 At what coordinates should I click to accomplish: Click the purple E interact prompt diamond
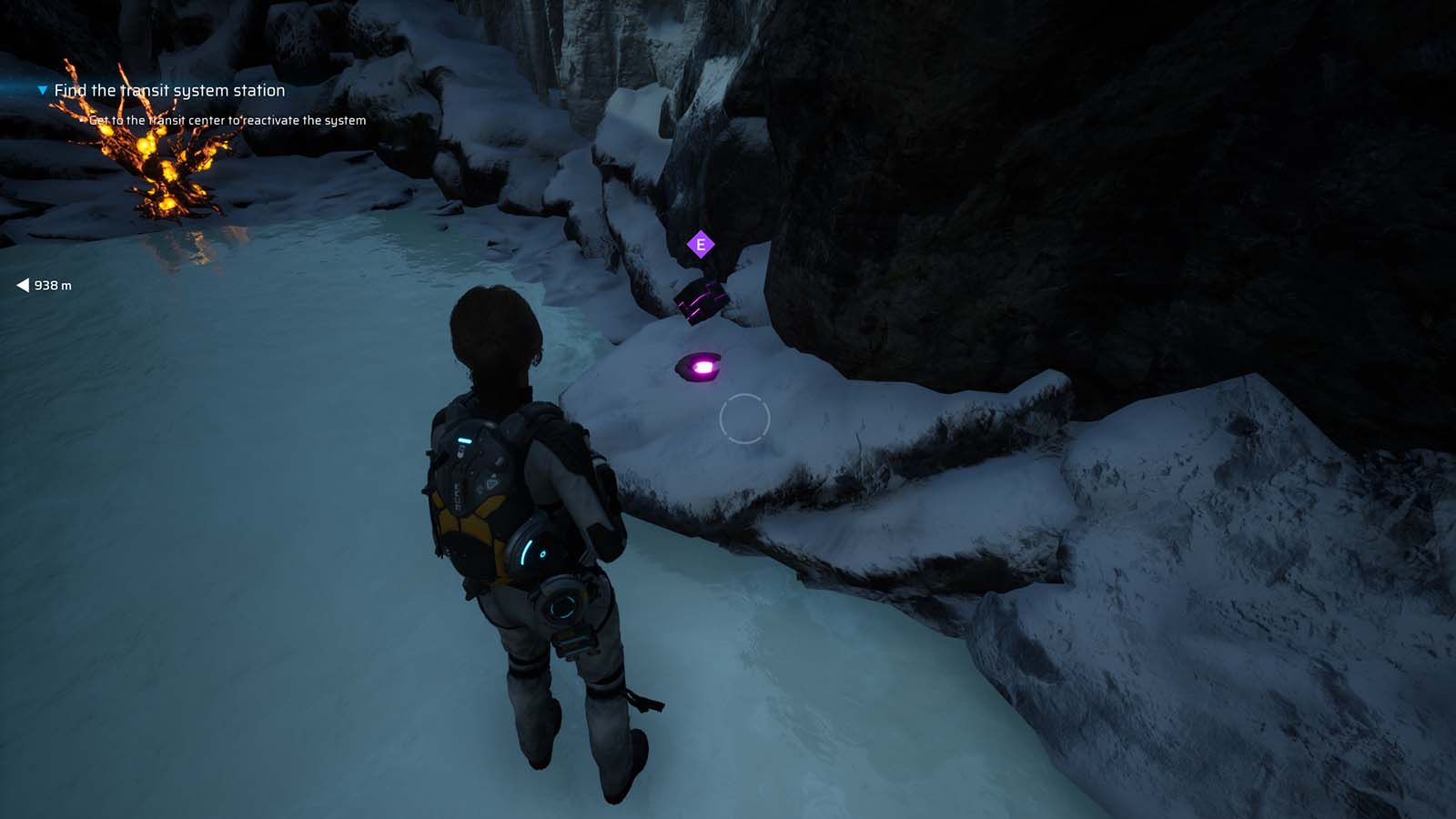point(701,244)
